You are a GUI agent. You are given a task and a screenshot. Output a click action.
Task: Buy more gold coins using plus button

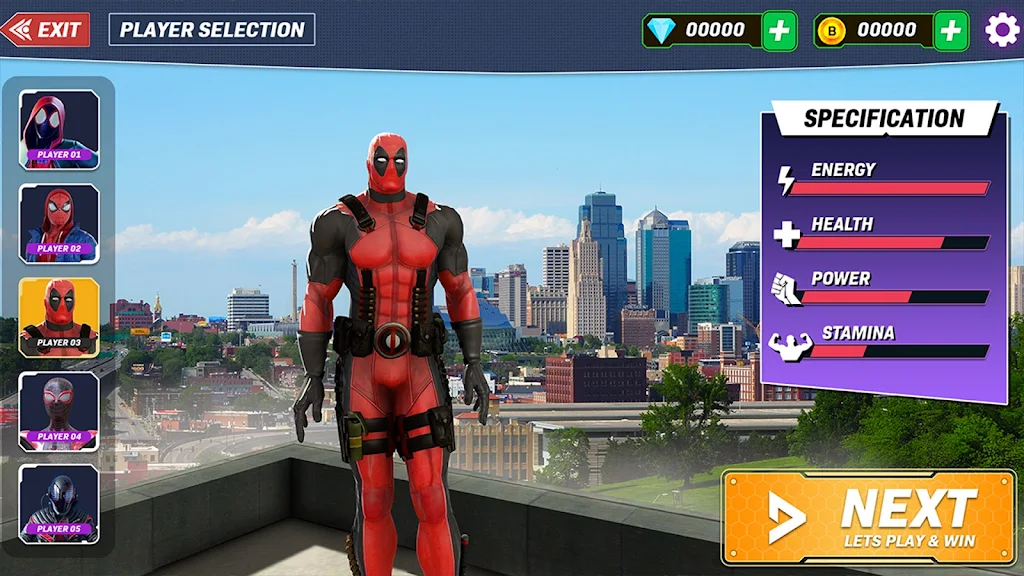click(x=951, y=31)
